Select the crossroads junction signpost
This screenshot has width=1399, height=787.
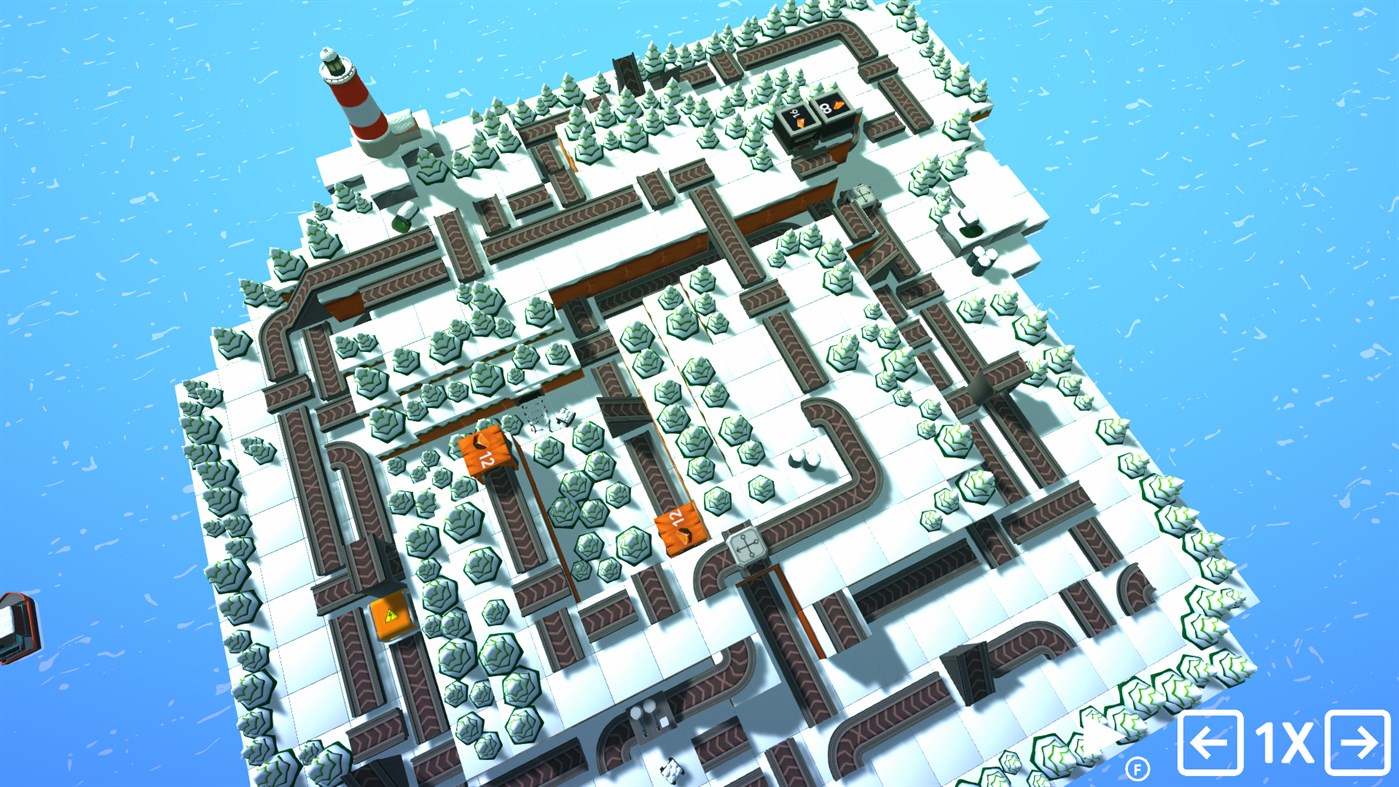pyautogui.click(x=746, y=548)
